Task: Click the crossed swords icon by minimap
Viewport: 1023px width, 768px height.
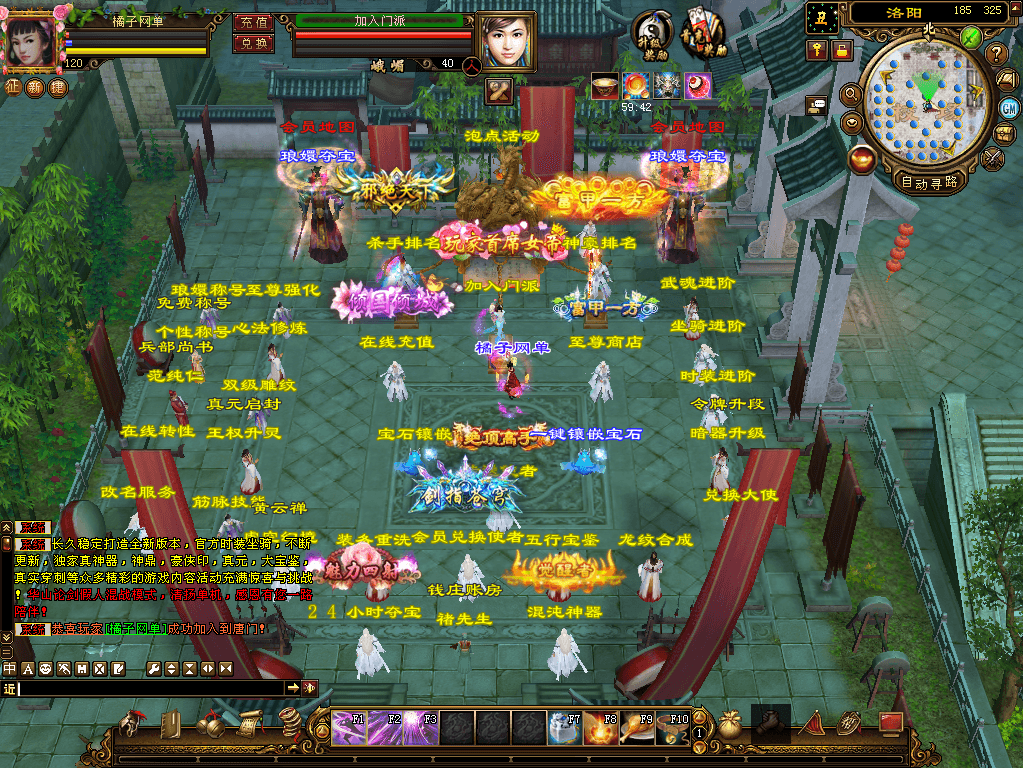Action: coord(994,157)
